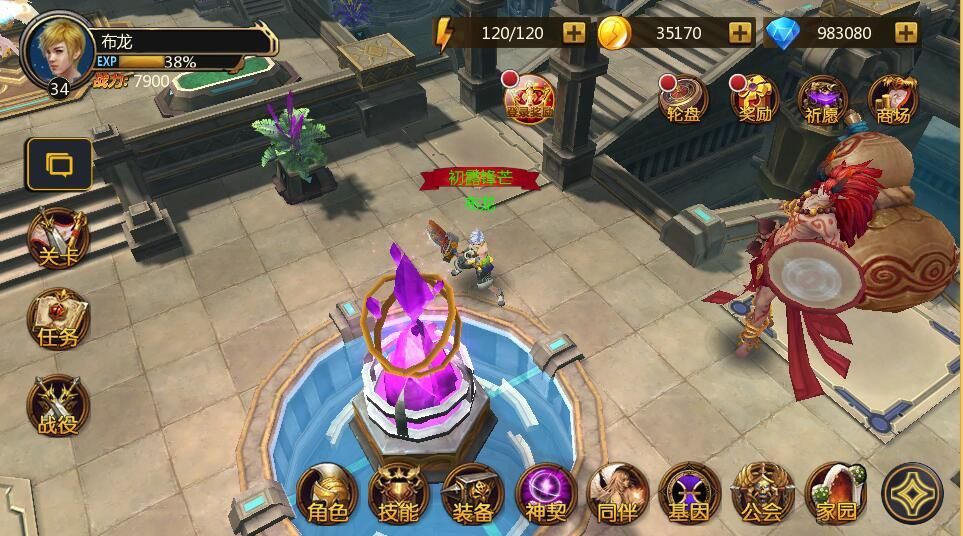The image size is (963, 536).
Task: Open the 神契 purple orb menu
Action: click(x=545, y=494)
